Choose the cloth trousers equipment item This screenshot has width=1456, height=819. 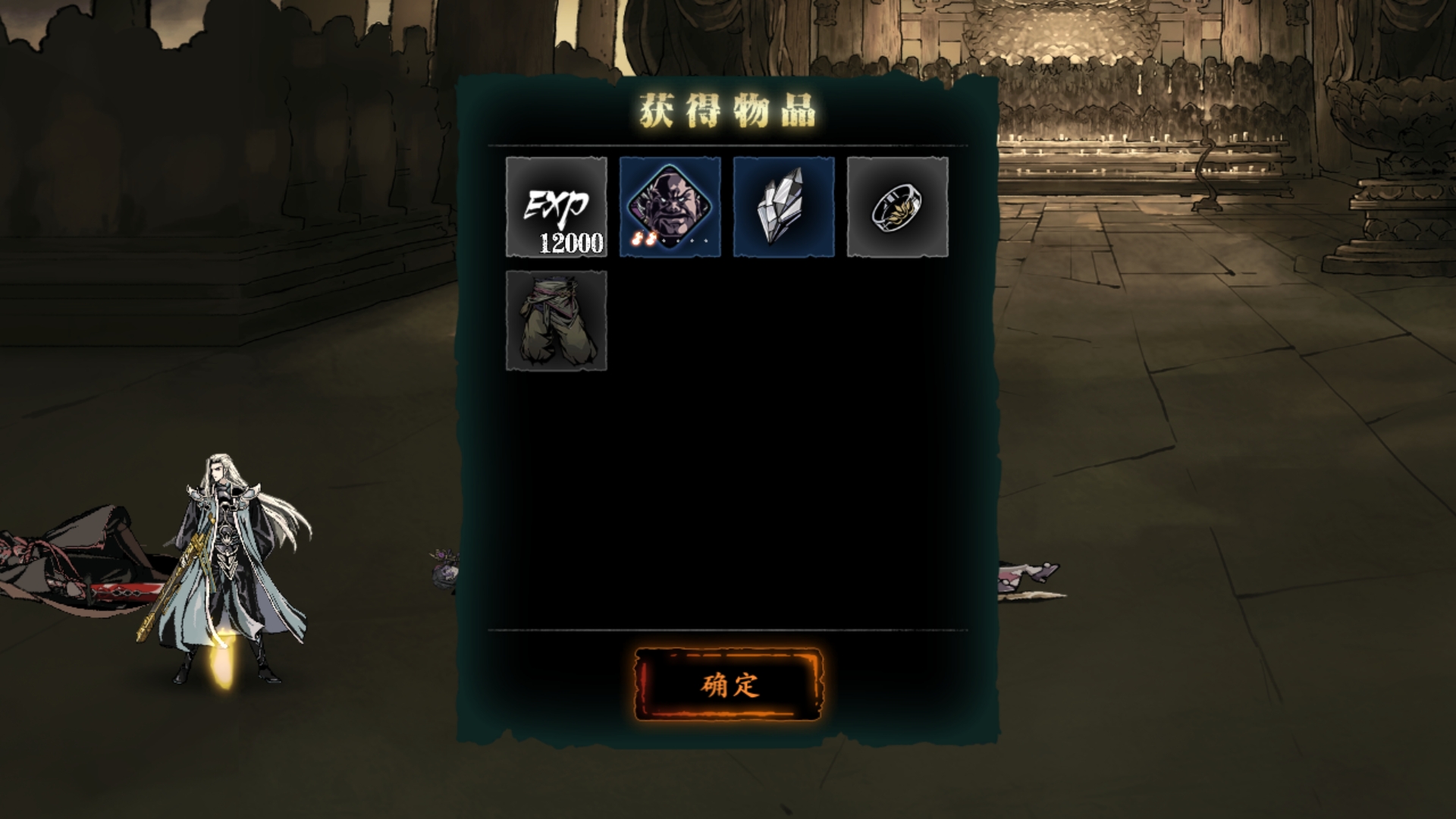(x=557, y=321)
